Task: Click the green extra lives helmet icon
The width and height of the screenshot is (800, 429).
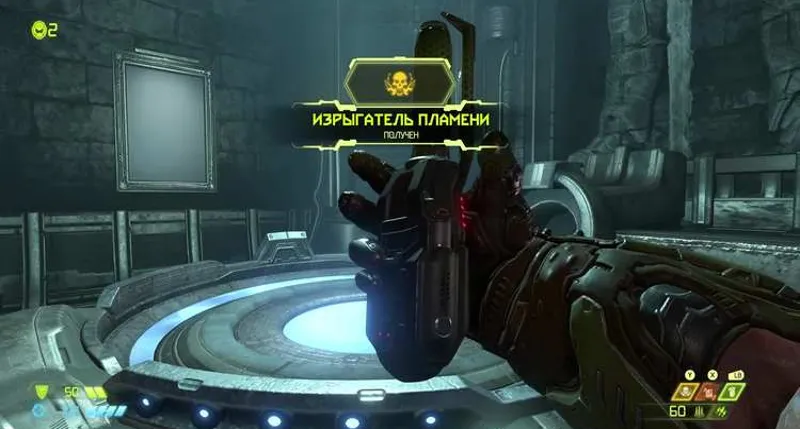Action: tap(38, 28)
